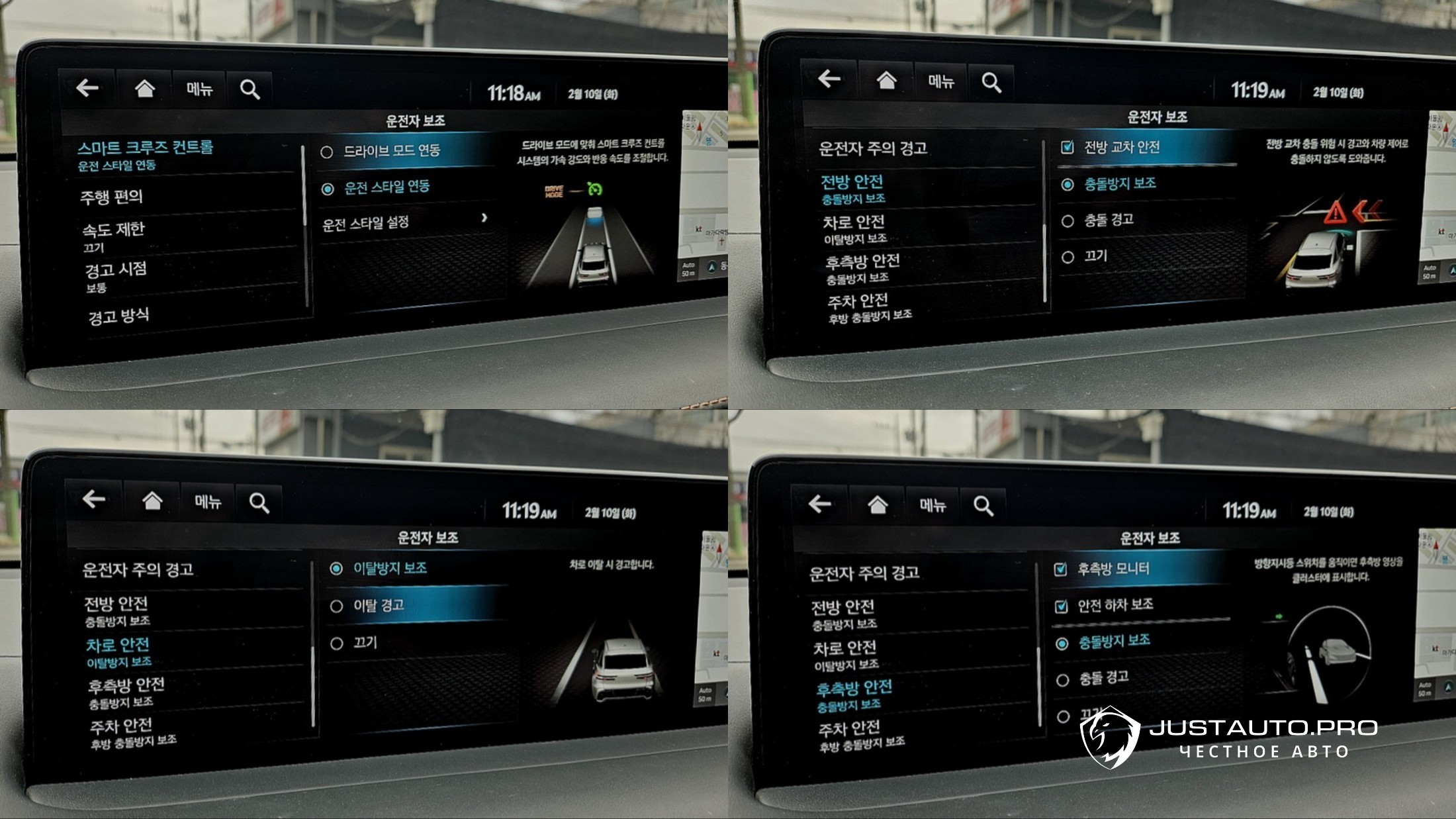Viewport: 1456px width, 819px height.
Task: Toggle the 안전 하차 보조 checkbox
Action: point(1061,606)
